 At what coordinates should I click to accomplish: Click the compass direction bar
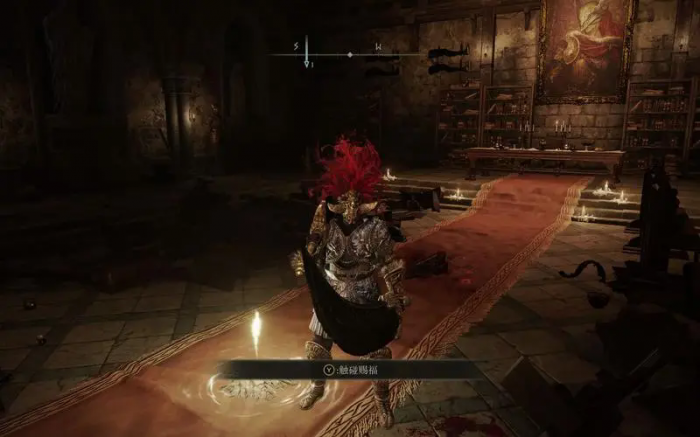click(x=349, y=53)
